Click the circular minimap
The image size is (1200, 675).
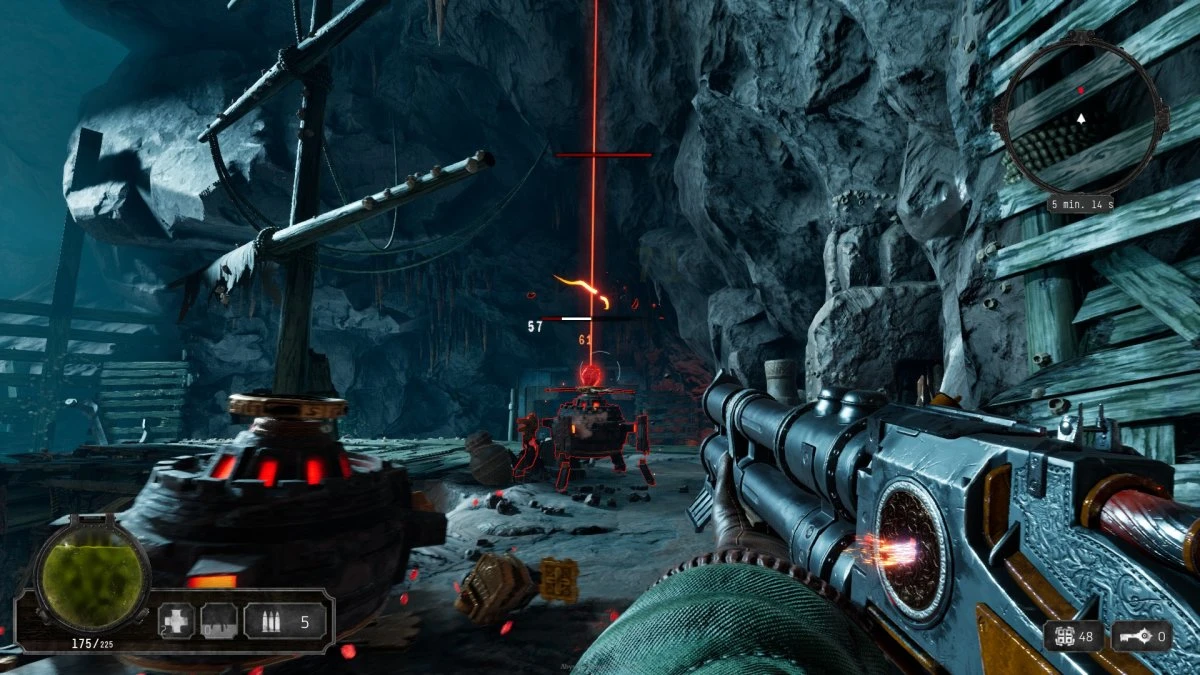coord(1081,120)
